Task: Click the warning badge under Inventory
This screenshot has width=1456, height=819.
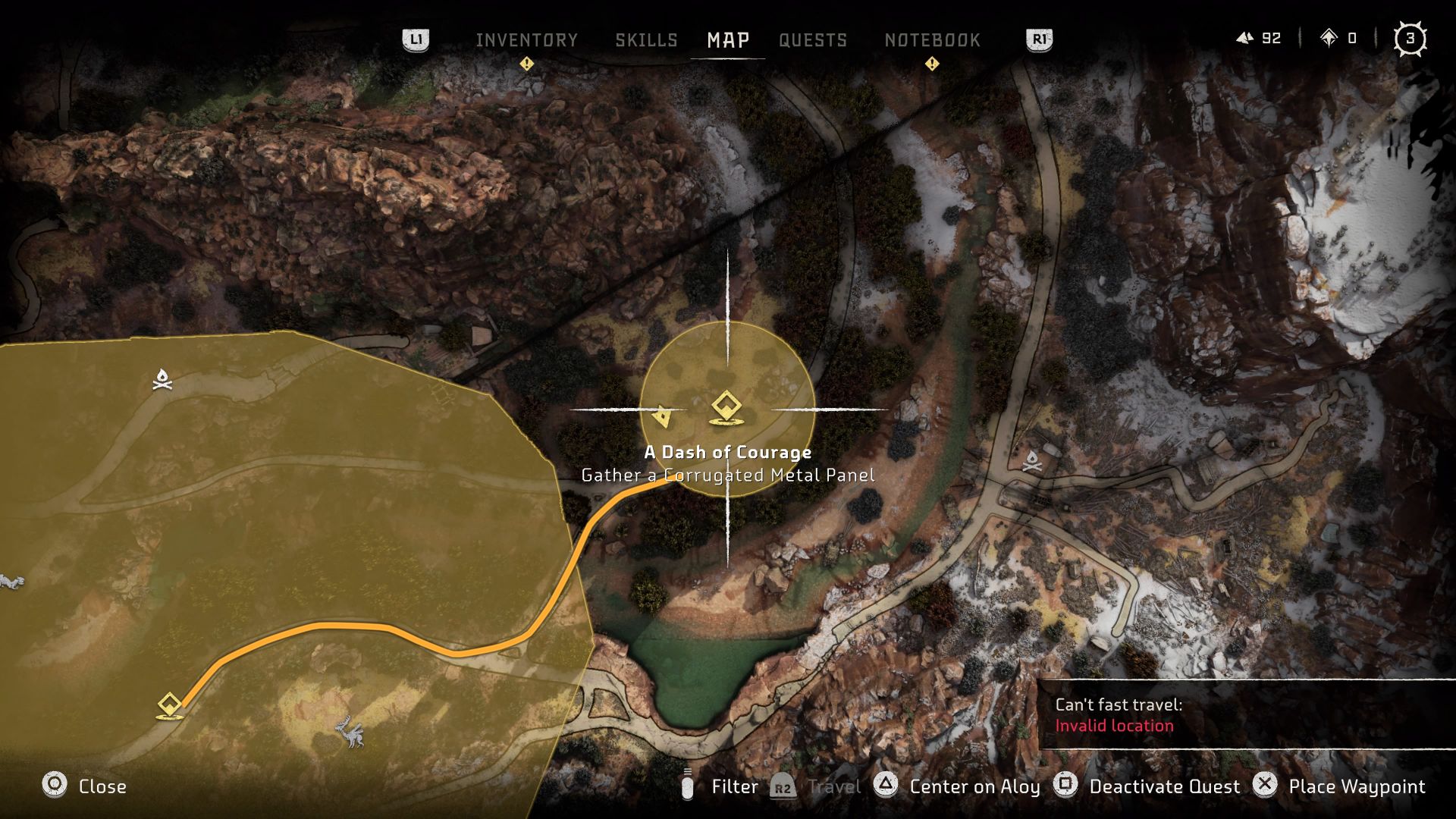Action: point(528,64)
